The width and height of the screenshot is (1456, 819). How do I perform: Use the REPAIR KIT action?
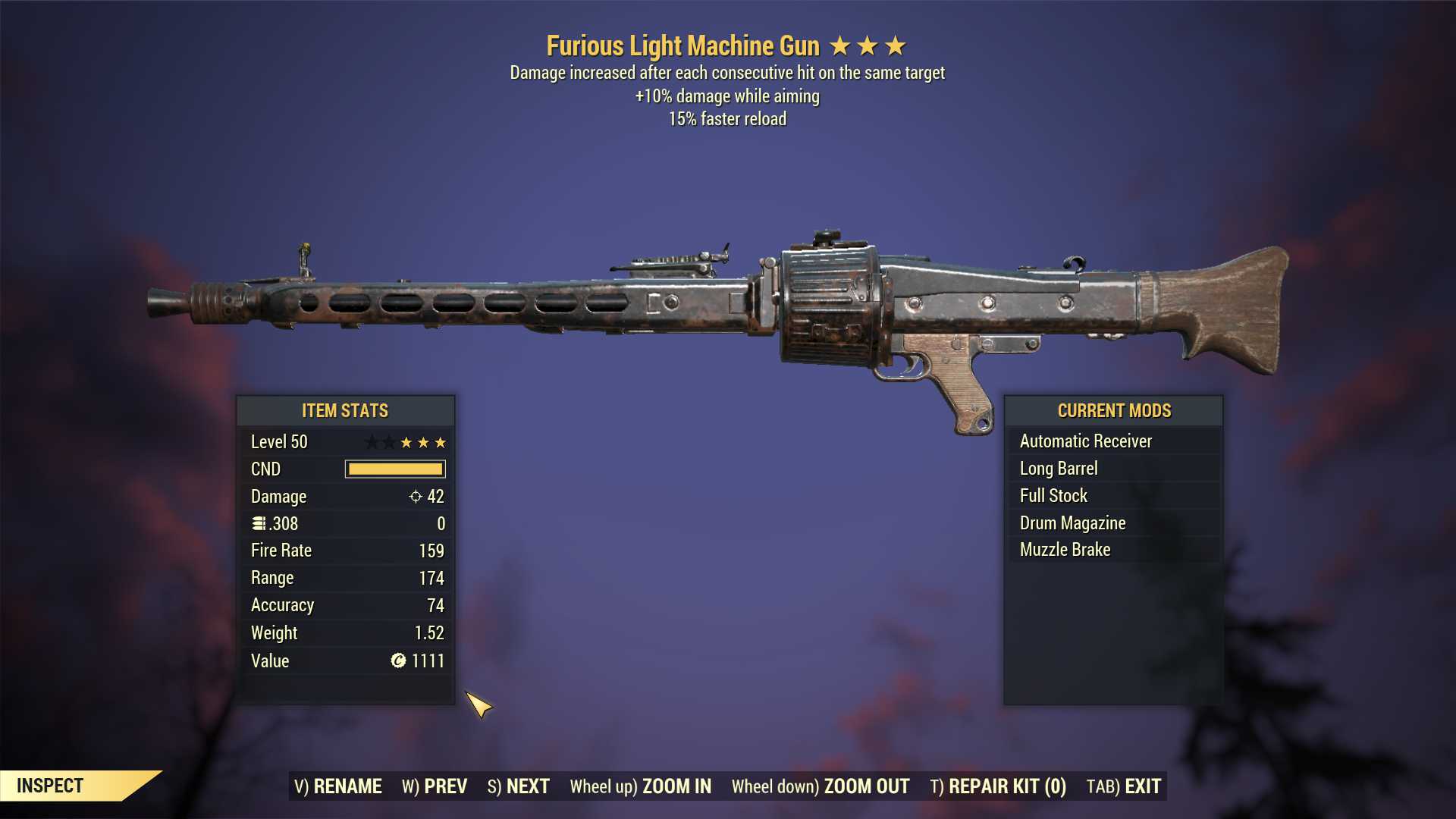click(997, 786)
